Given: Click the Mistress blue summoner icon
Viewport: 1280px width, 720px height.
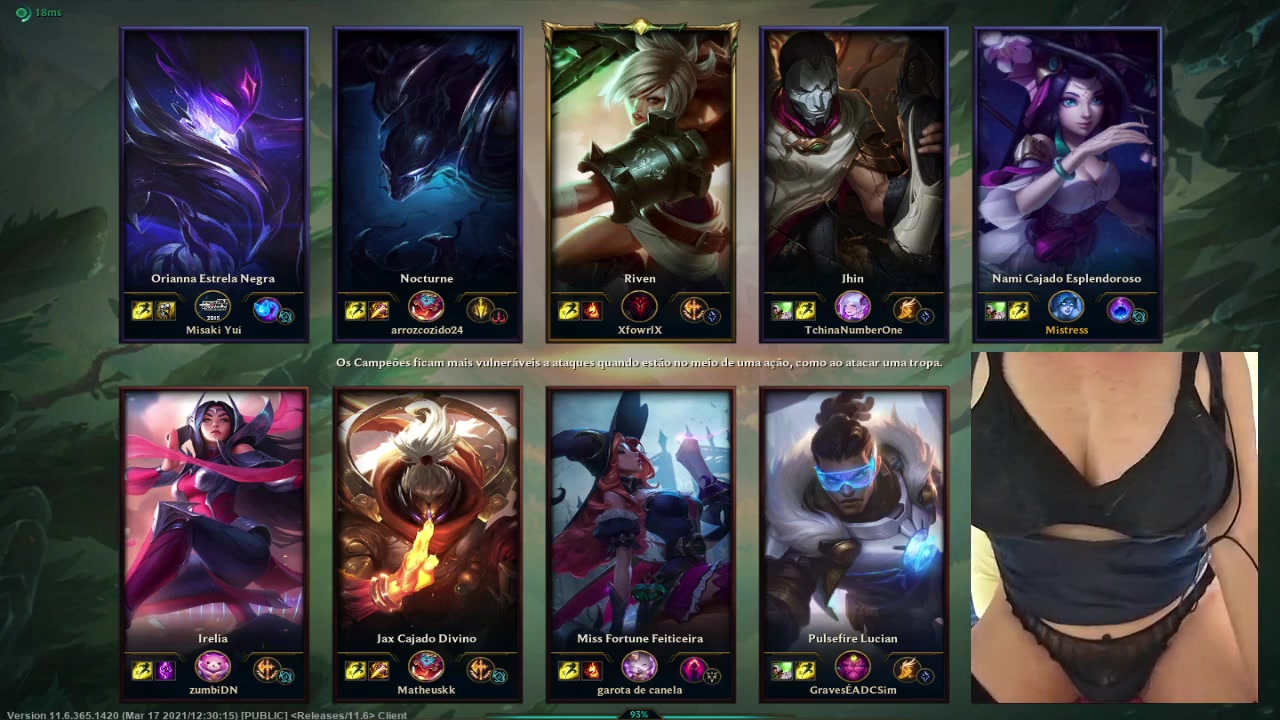Looking at the screenshot, I should pos(1066,307).
